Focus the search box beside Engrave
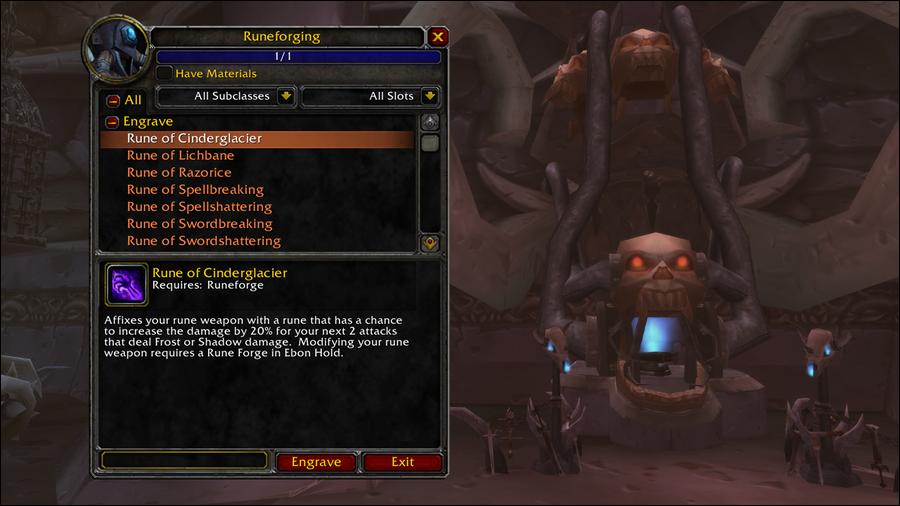900x506 pixels. [x=184, y=461]
